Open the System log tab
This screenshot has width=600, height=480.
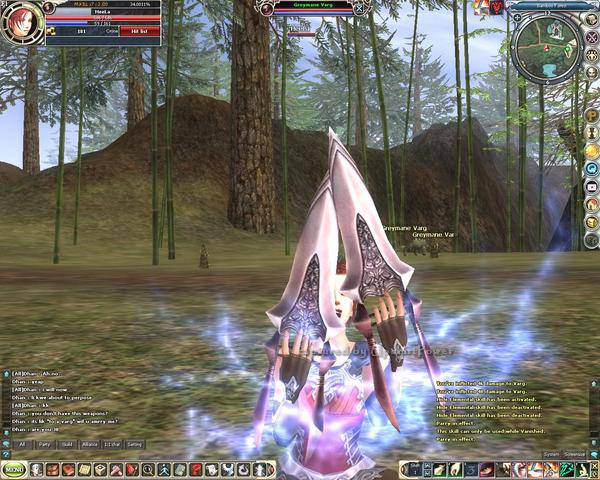(551, 454)
